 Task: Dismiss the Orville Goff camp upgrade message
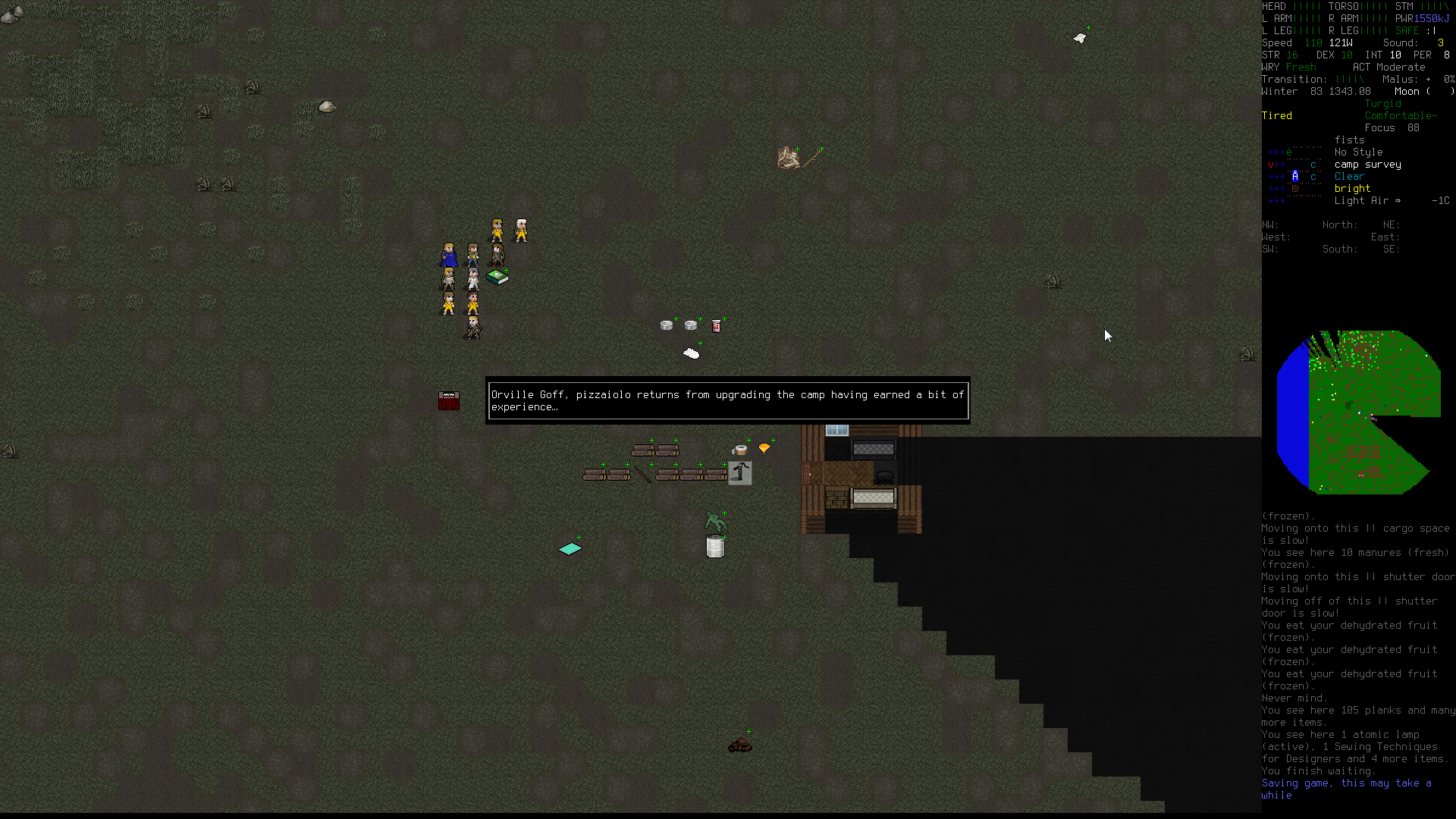(727, 400)
